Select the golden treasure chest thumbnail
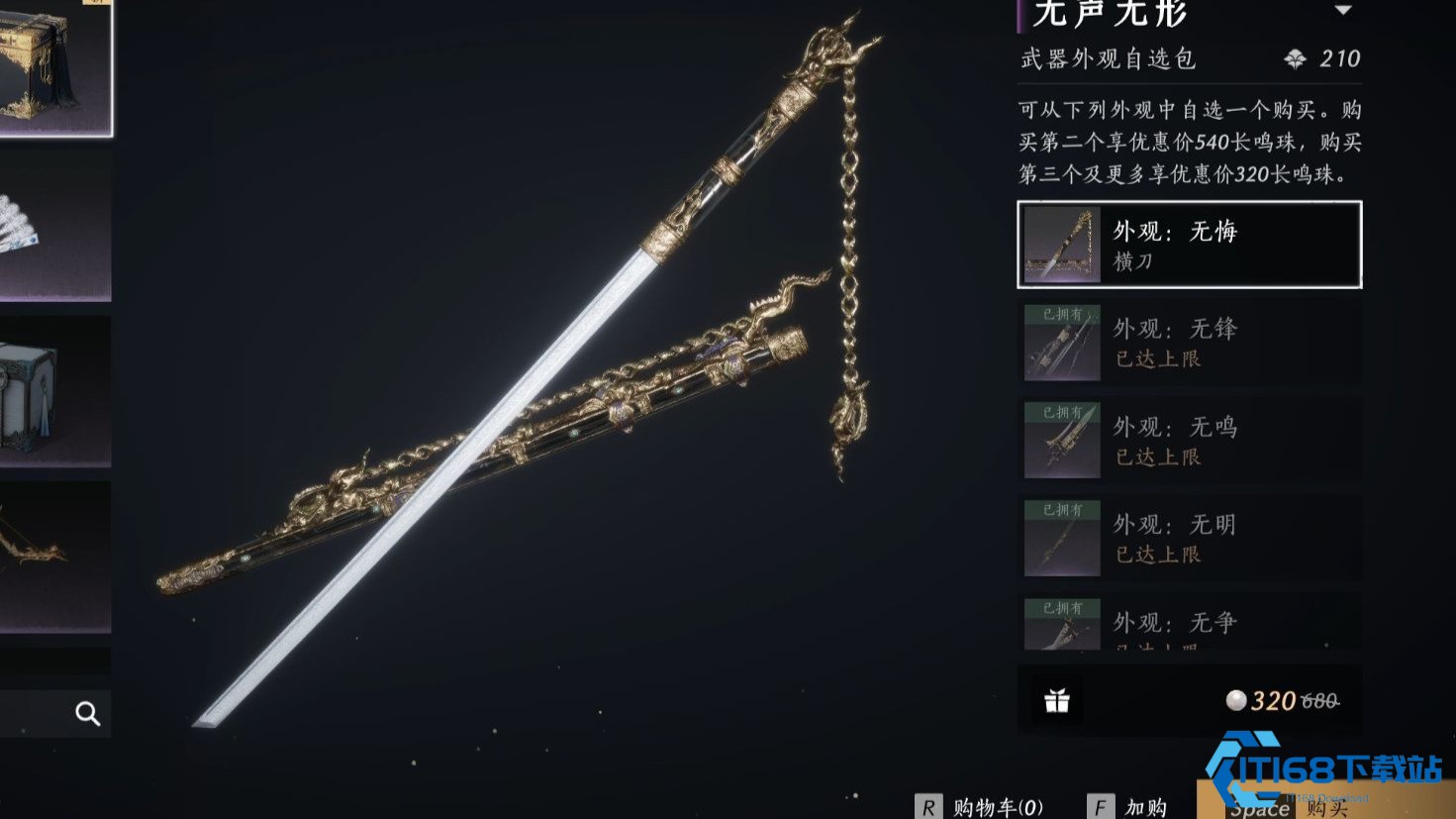The width and height of the screenshot is (1456, 819). click(54, 67)
